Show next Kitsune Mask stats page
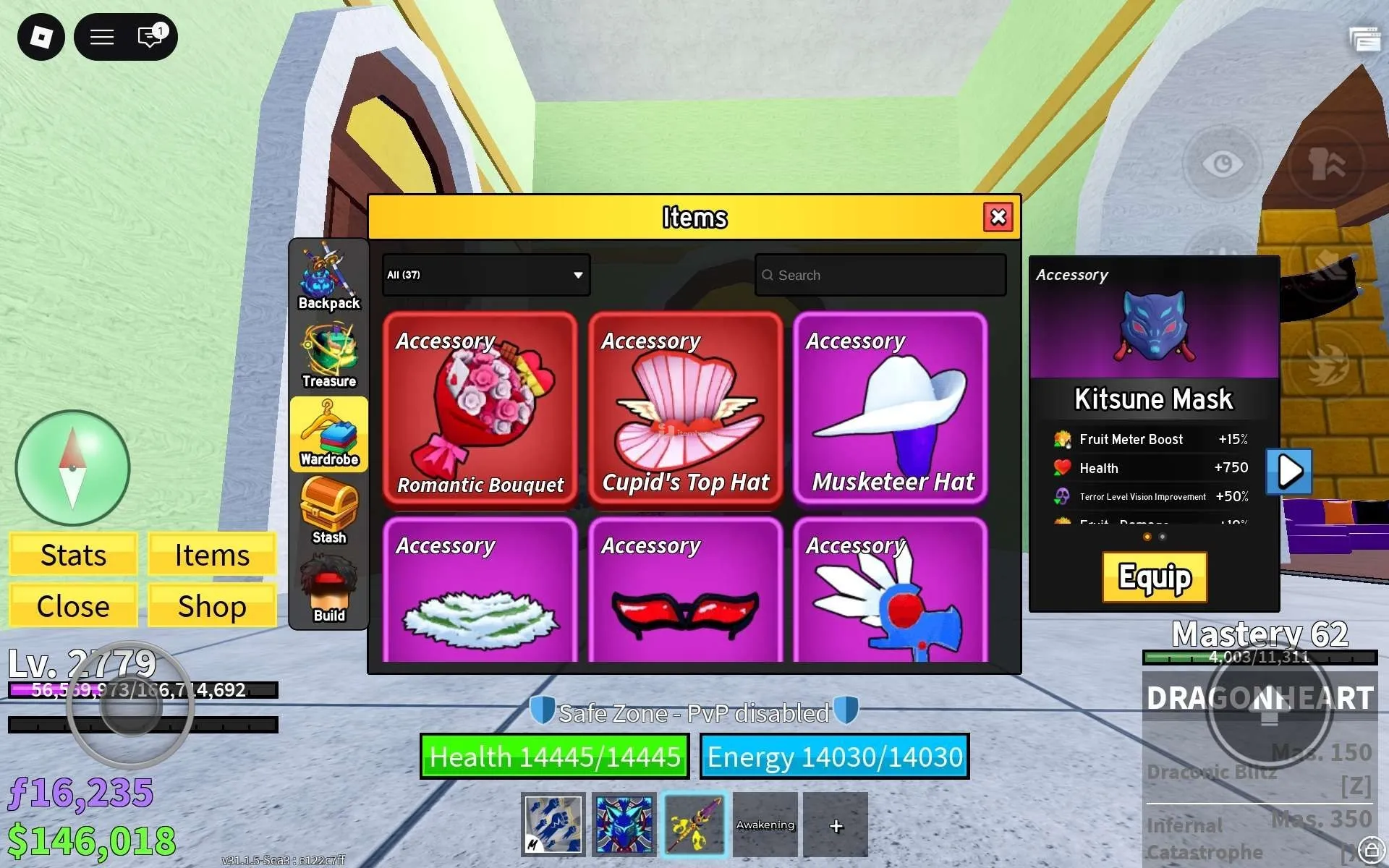The width and height of the screenshot is (1389, 868). 1289,472
